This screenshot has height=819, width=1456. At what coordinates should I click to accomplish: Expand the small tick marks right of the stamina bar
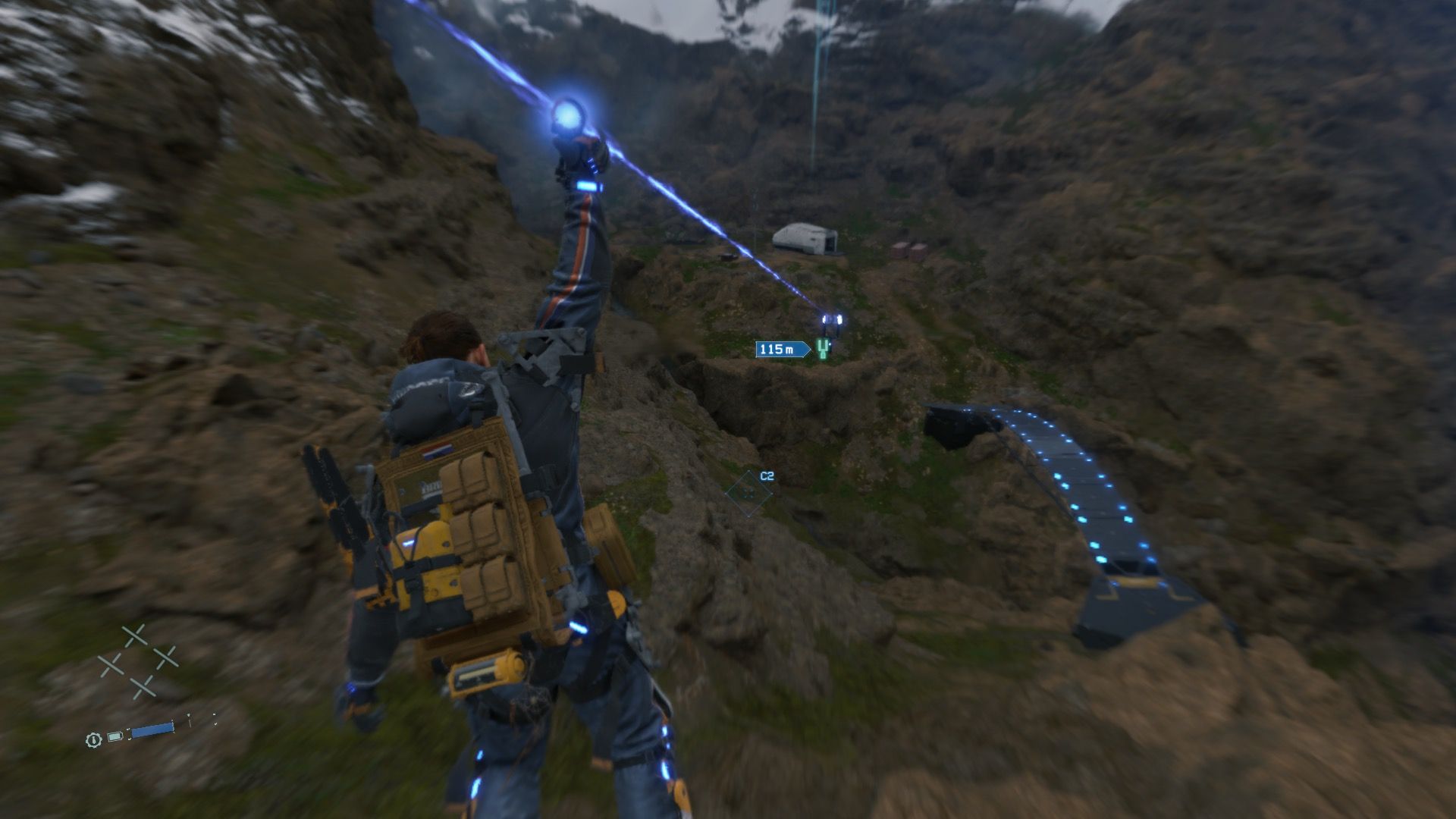pyautogui.click(x=189, y=720)
